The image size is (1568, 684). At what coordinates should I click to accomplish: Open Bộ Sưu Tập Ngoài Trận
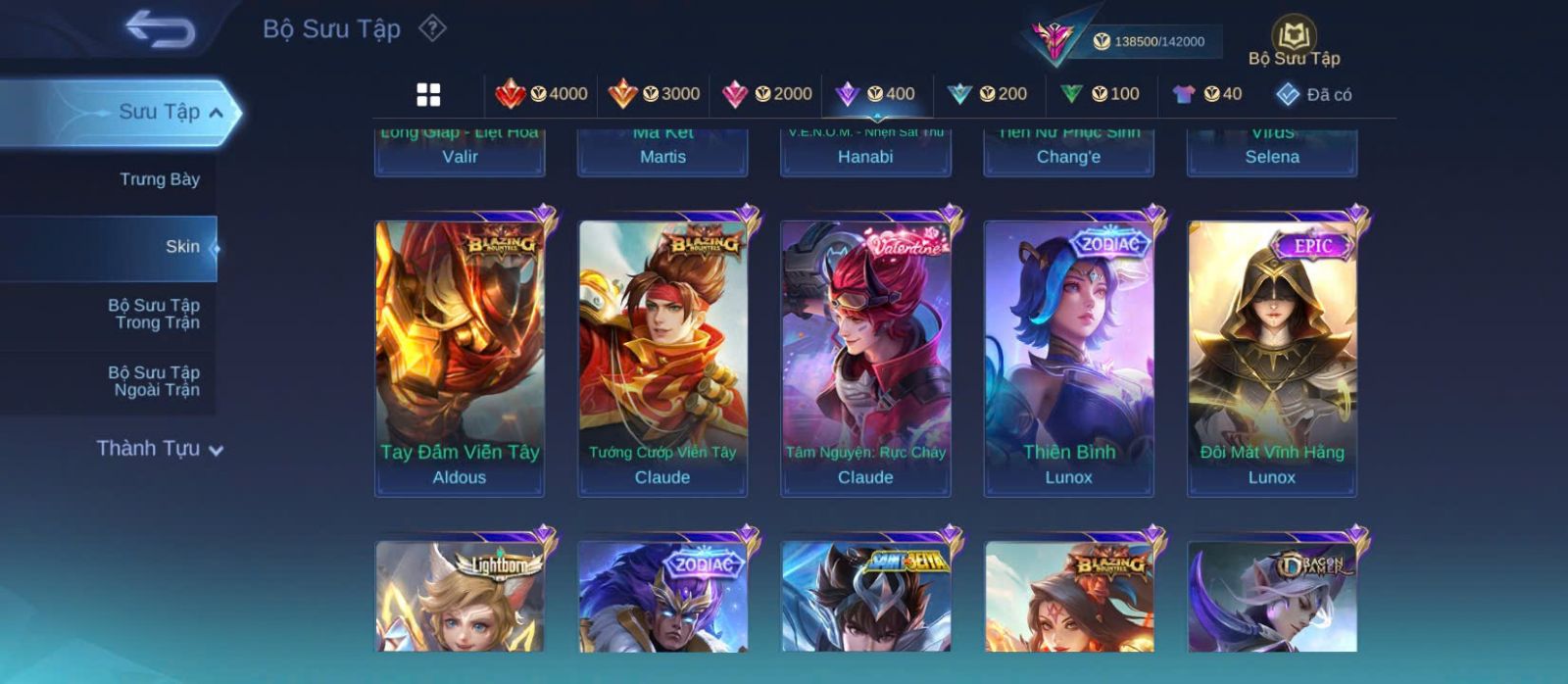pos(155,381)
